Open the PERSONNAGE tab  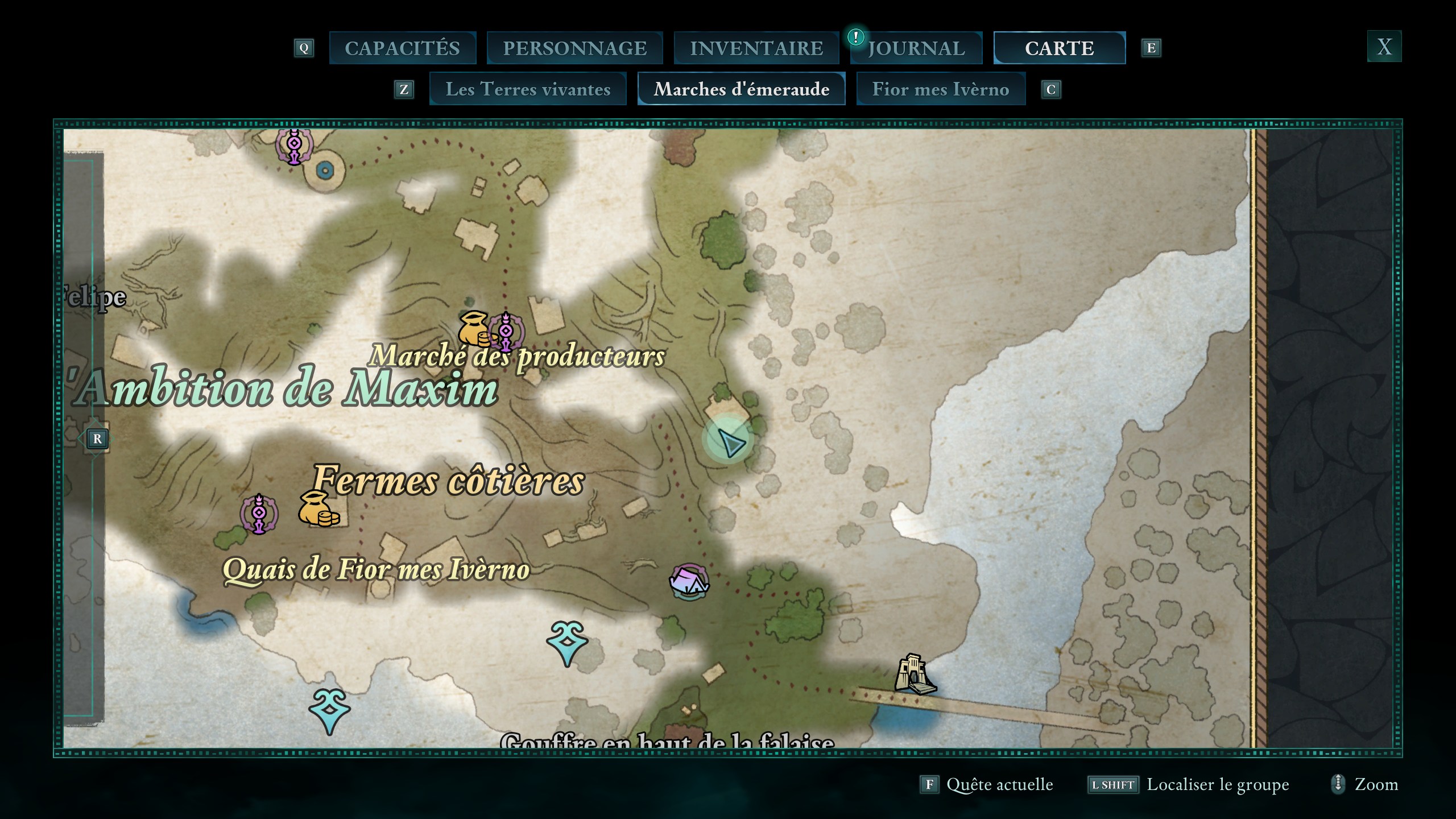click(574, 48)
